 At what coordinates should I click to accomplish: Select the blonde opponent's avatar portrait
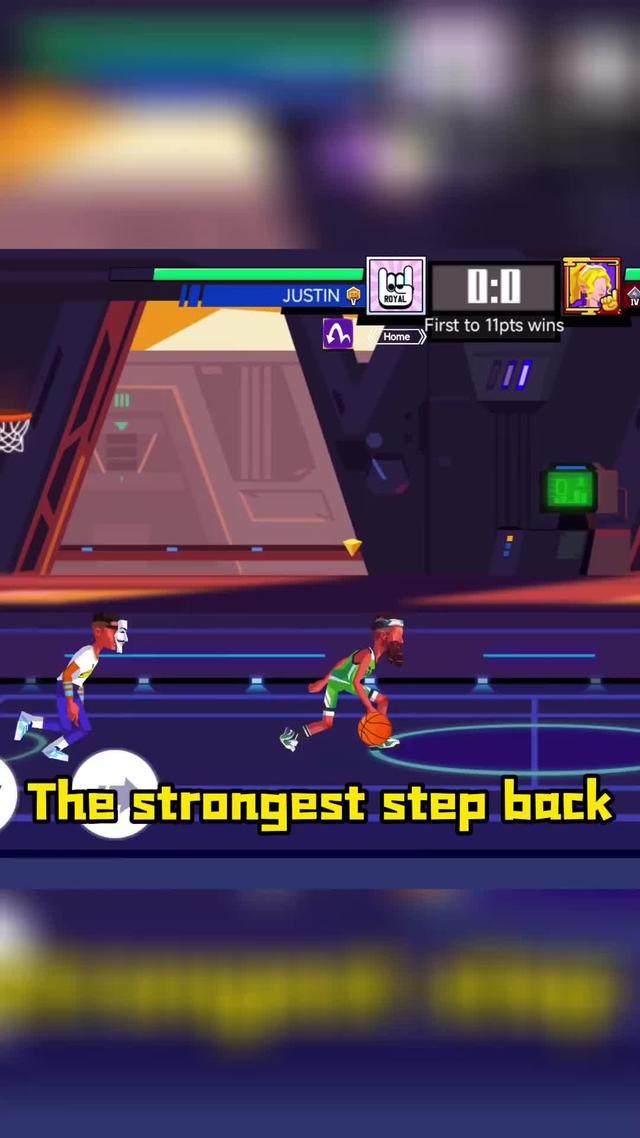591,286
